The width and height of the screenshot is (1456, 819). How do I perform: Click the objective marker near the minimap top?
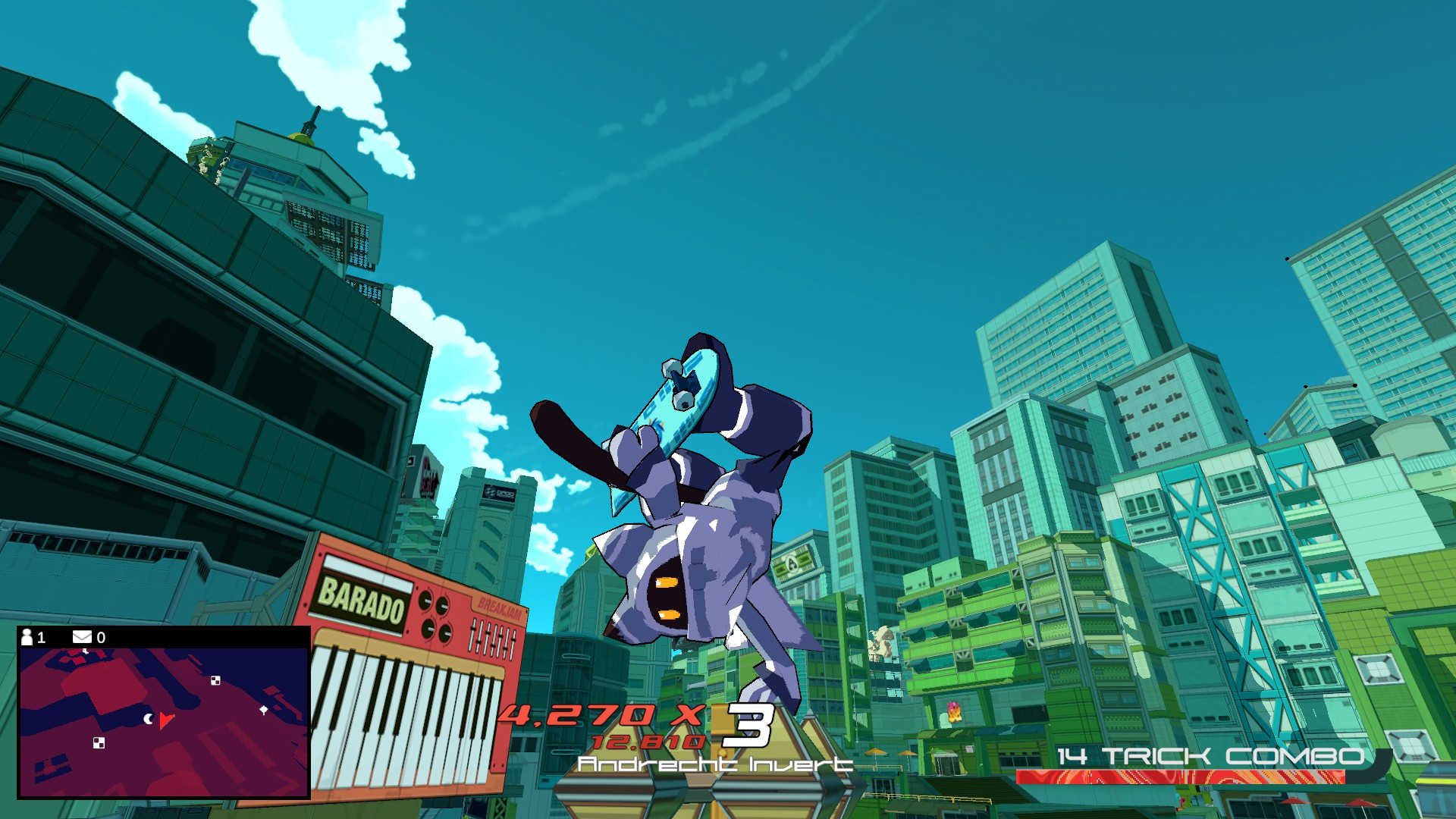pos(86,651)
